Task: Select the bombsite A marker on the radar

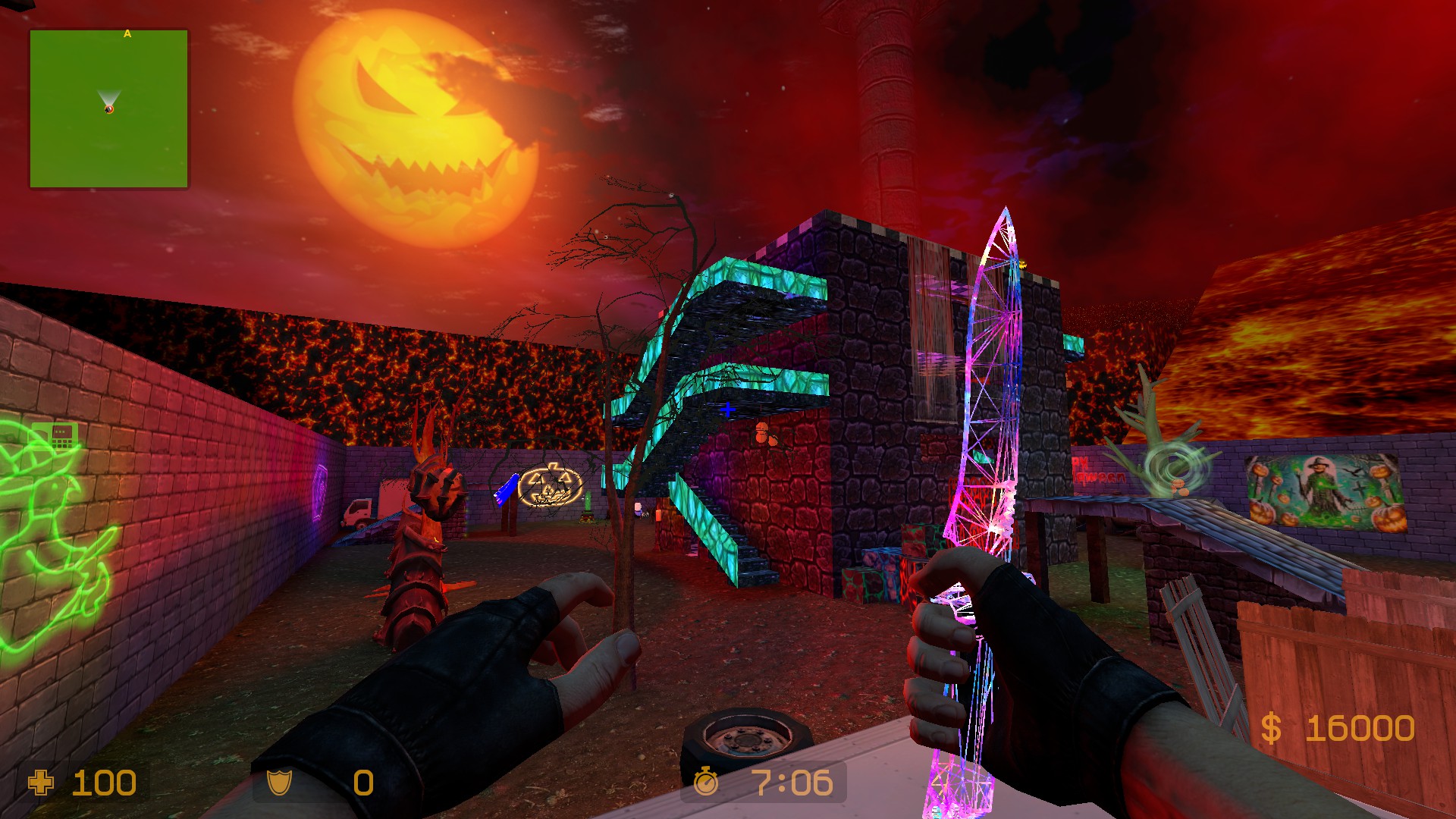Action: 127,33
